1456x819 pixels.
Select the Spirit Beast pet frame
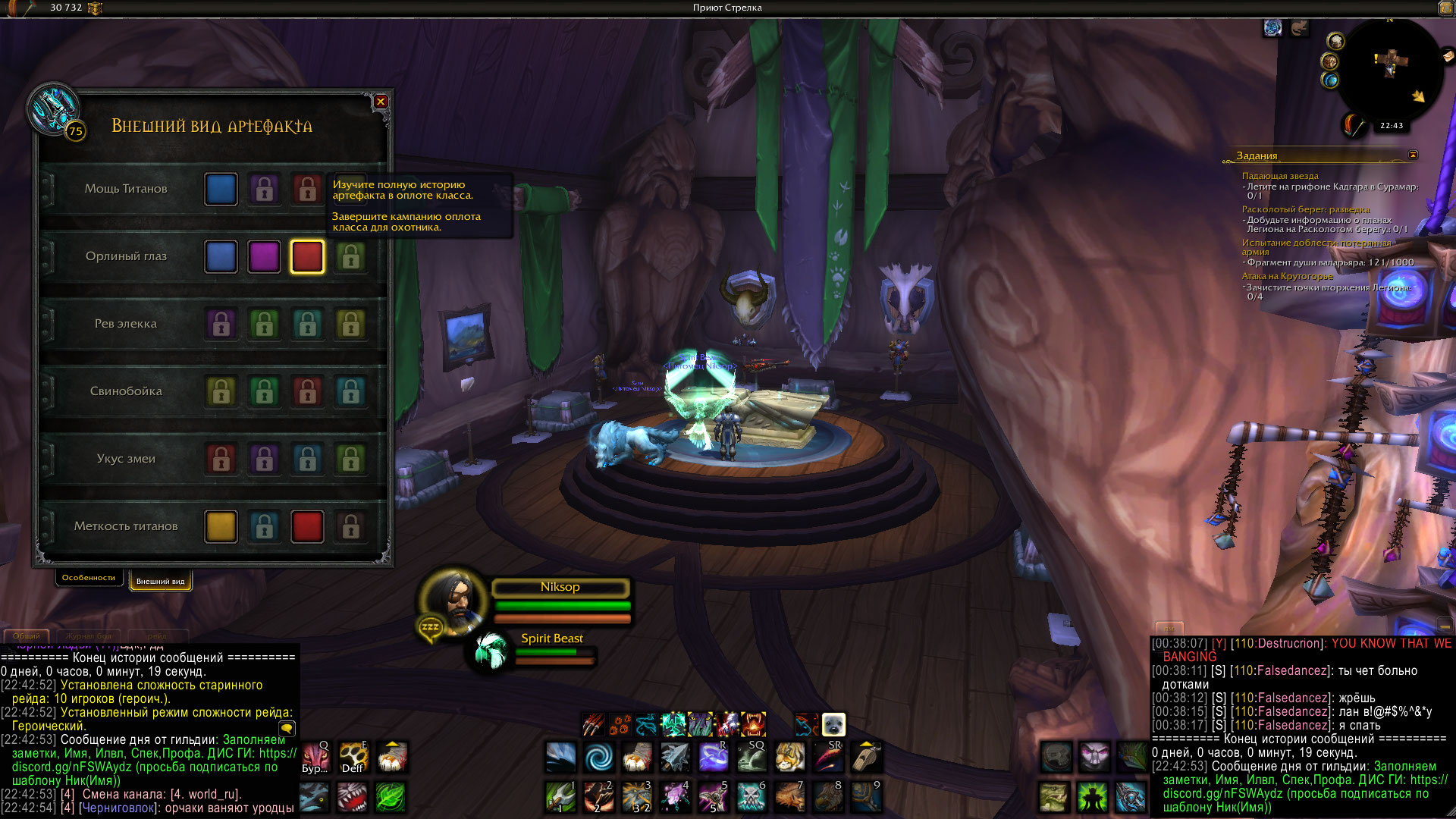(491, 651)
